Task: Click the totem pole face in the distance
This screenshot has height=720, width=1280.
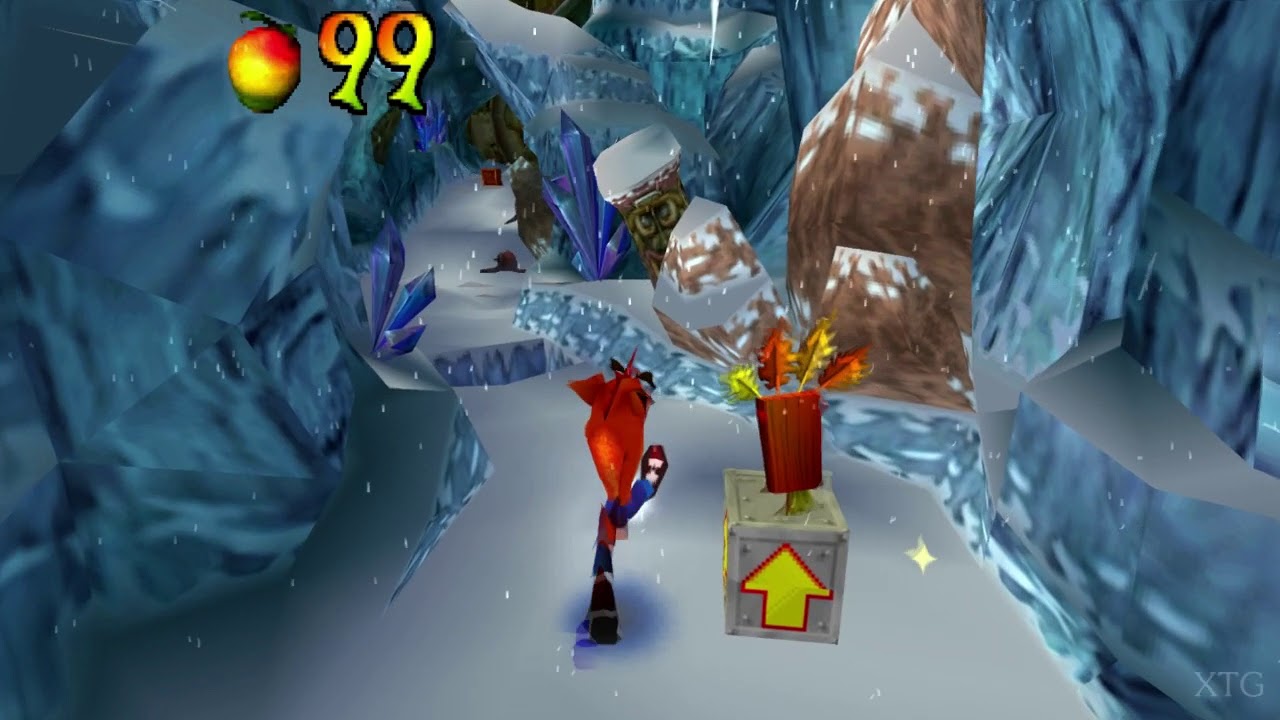Action: (x=652, y=215)
